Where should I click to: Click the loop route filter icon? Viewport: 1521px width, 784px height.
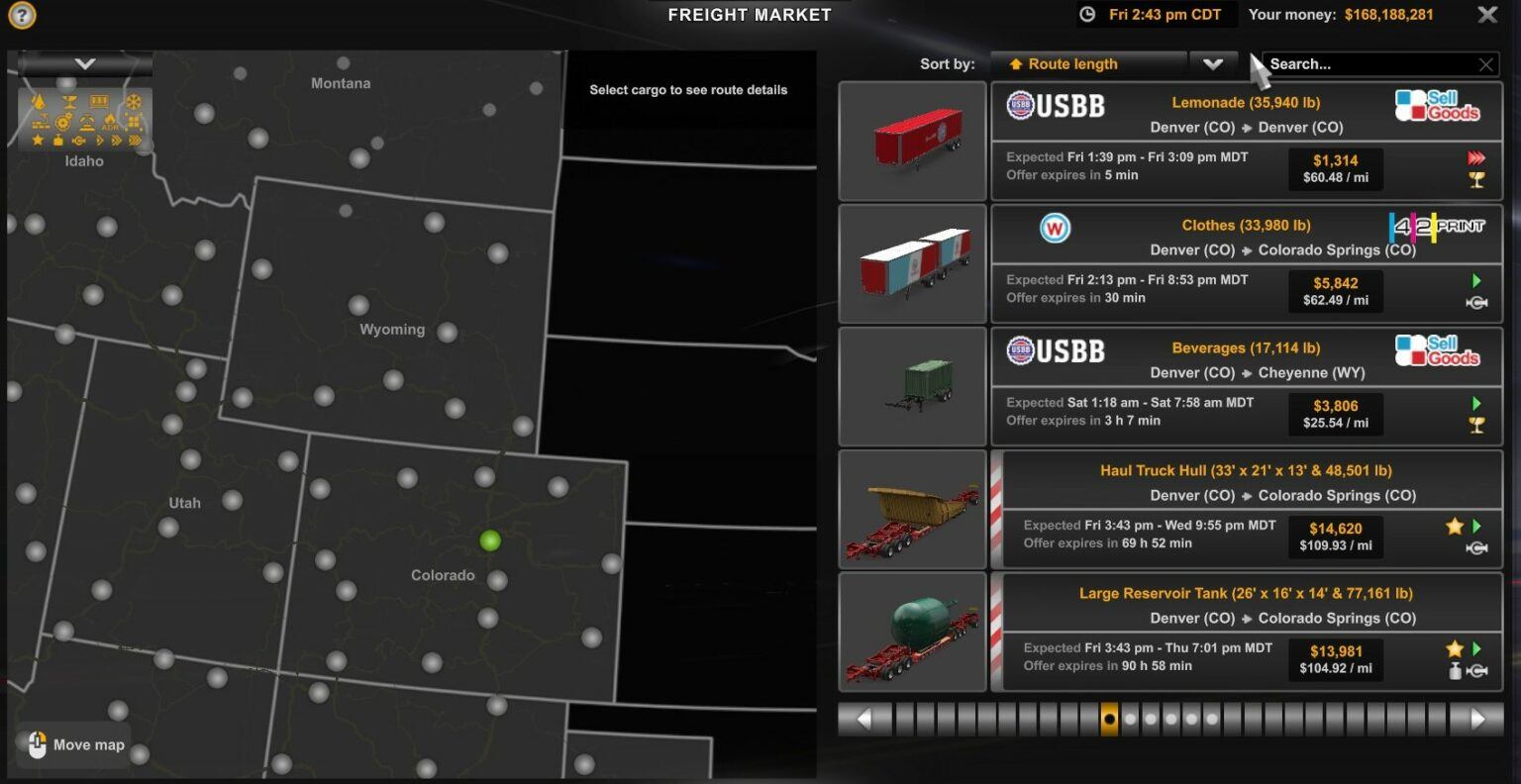pyautogui.click(x=78, y=141)
